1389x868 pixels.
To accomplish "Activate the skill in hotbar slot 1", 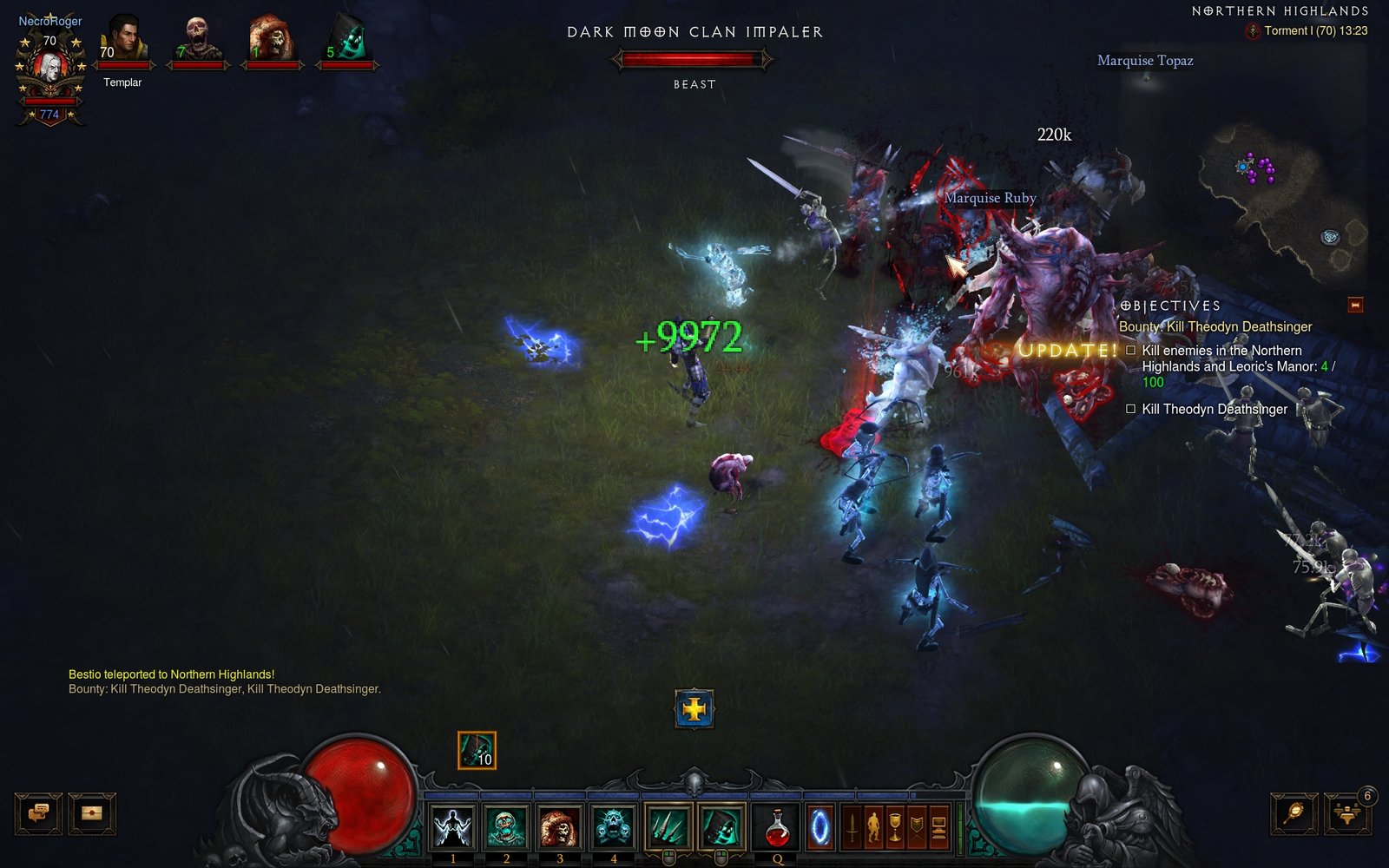I will coord(452,826).
